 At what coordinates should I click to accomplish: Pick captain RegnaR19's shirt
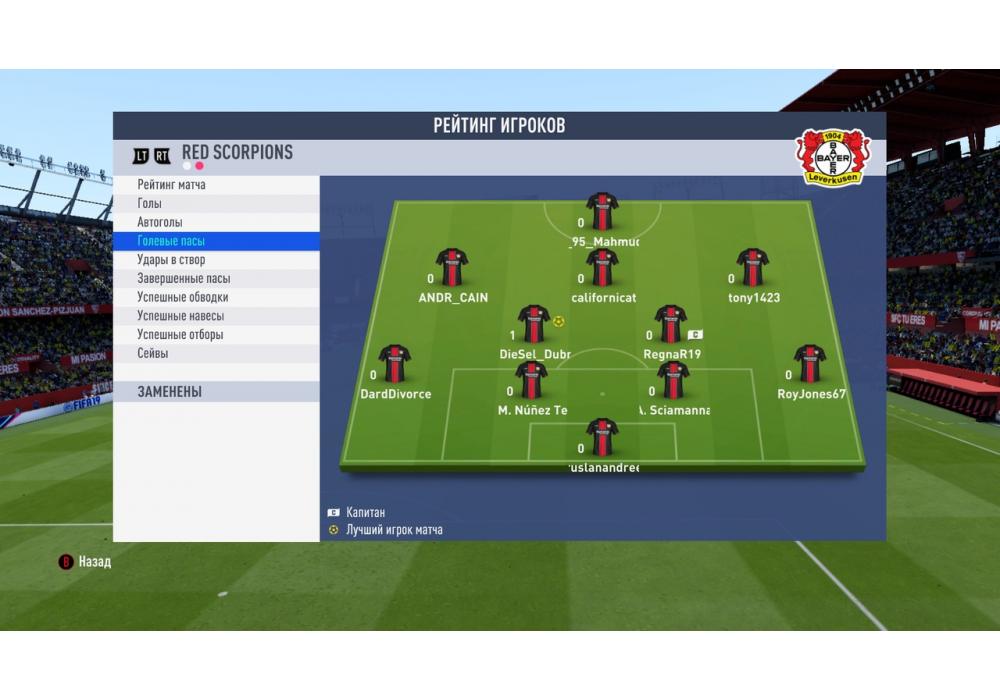coord(670,325)
